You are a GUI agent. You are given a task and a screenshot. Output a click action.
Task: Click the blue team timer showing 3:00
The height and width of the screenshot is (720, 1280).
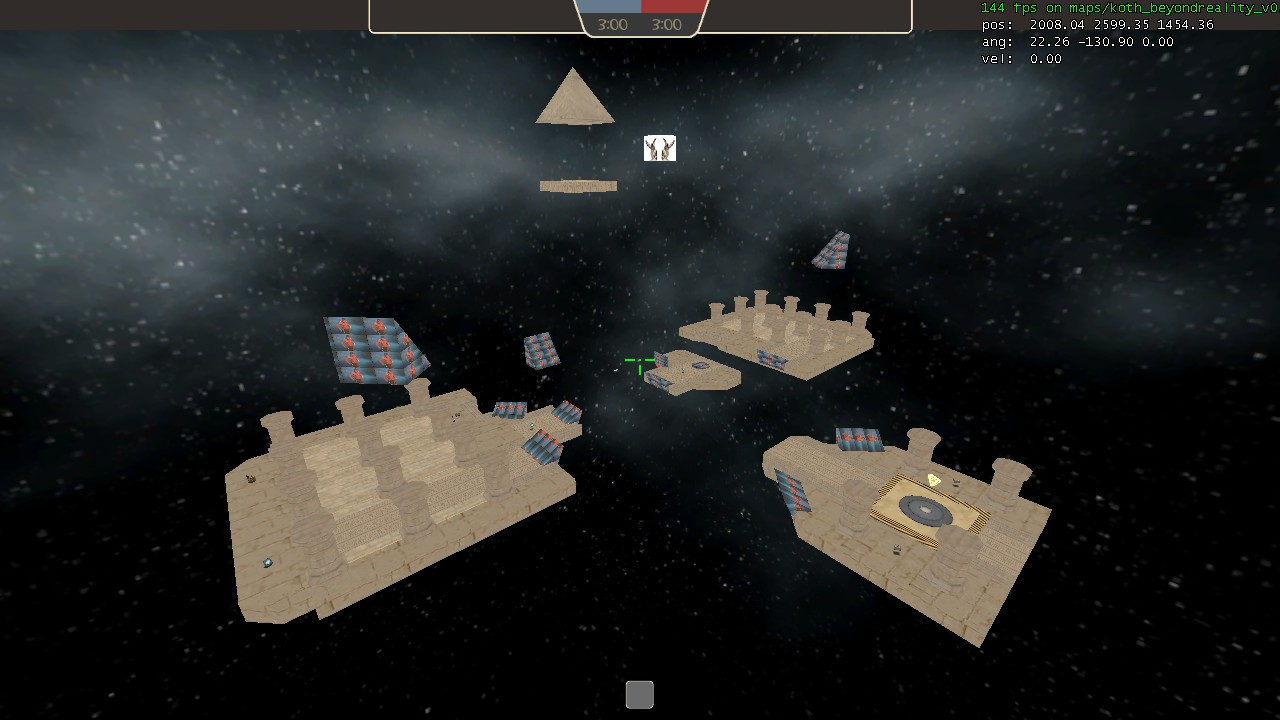pyautogui.click(x=612, y=24)
